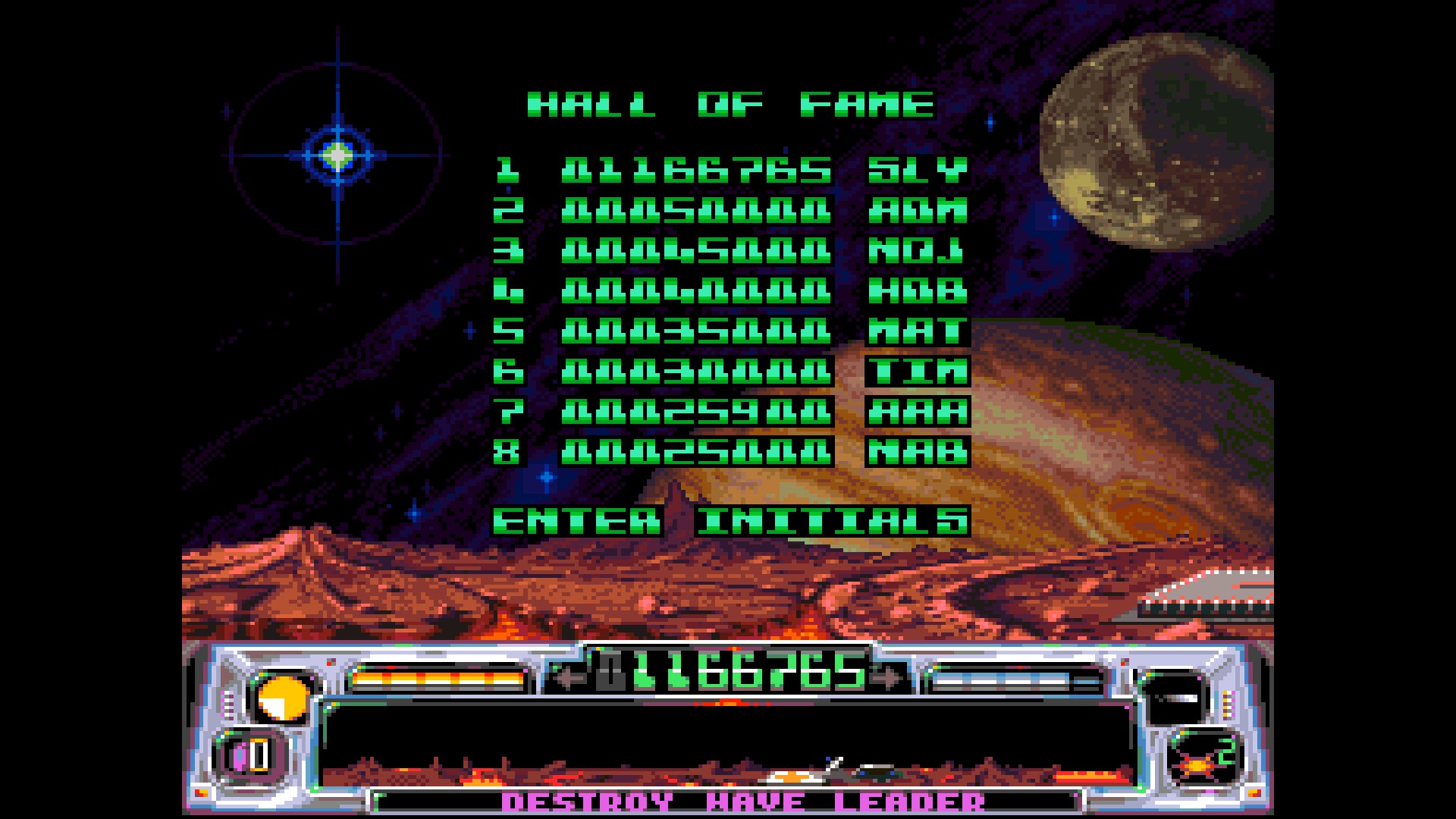This screenshot has height=819, width=1456.
Task: Click the Enter Initials prompt
Action: pyautogui.click(x=731, y=521)
